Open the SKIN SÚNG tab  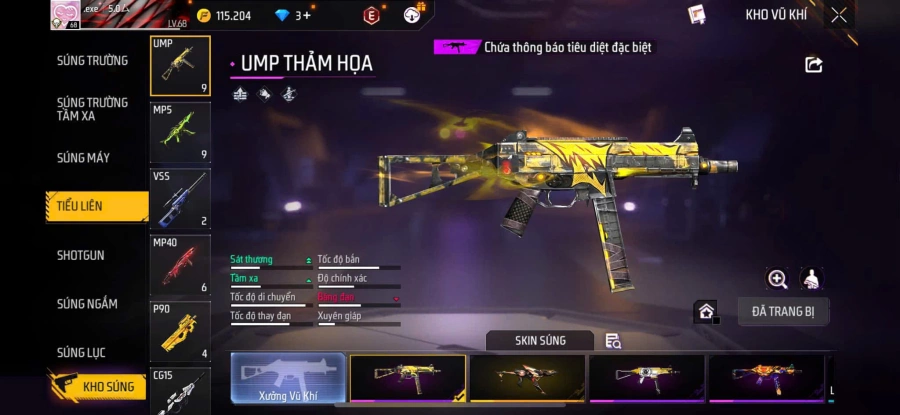pyautogui.click(x=540, y=340)
